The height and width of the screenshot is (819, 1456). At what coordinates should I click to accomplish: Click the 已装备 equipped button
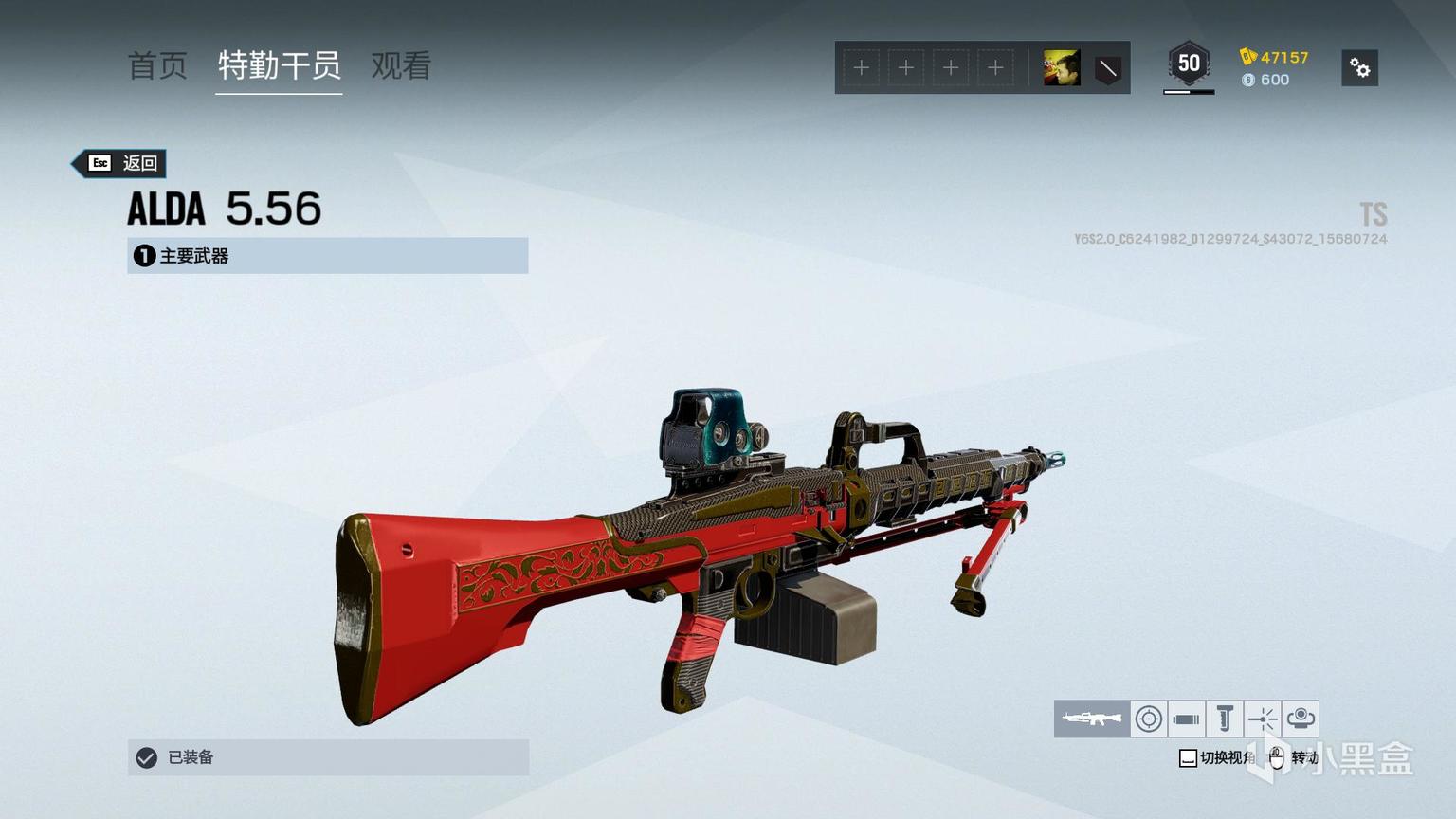tap(327, 757)
